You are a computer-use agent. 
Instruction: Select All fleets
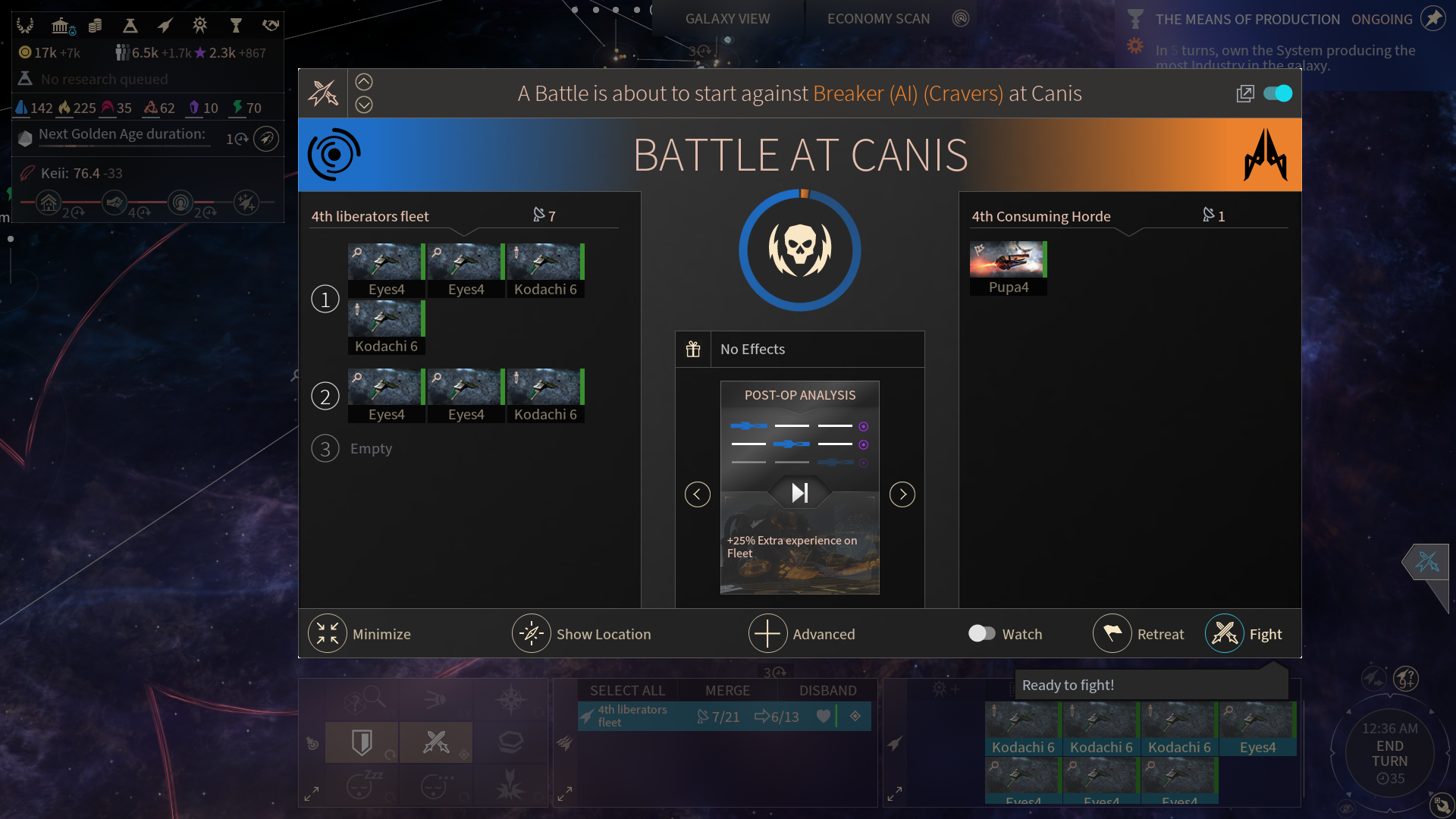pos(627,691)
